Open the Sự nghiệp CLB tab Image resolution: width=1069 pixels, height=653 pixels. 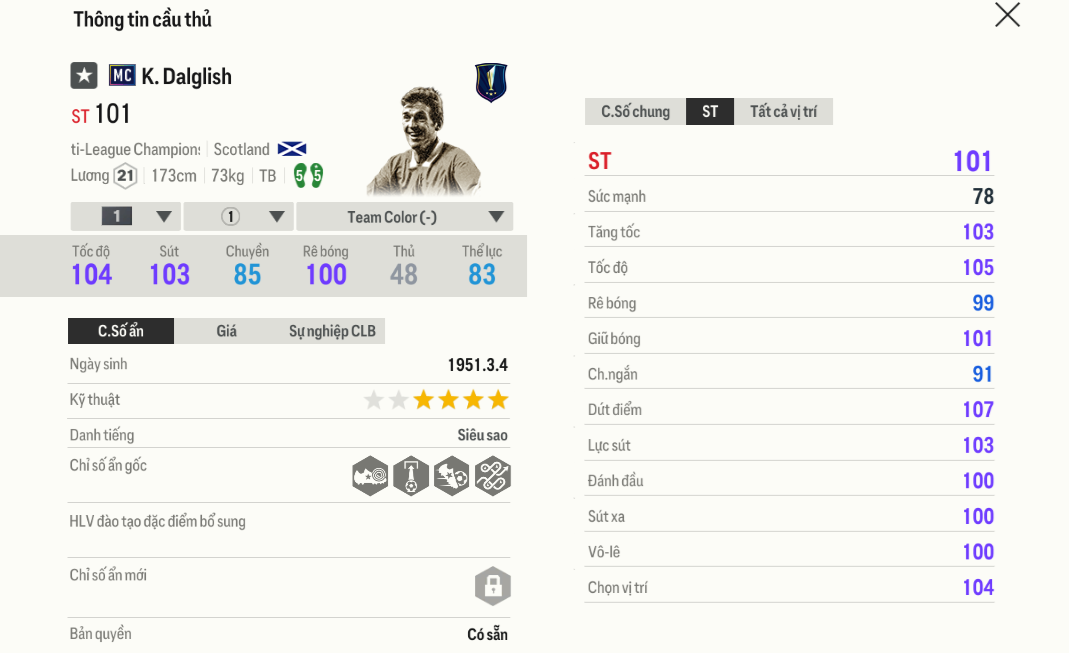point(332,331)
